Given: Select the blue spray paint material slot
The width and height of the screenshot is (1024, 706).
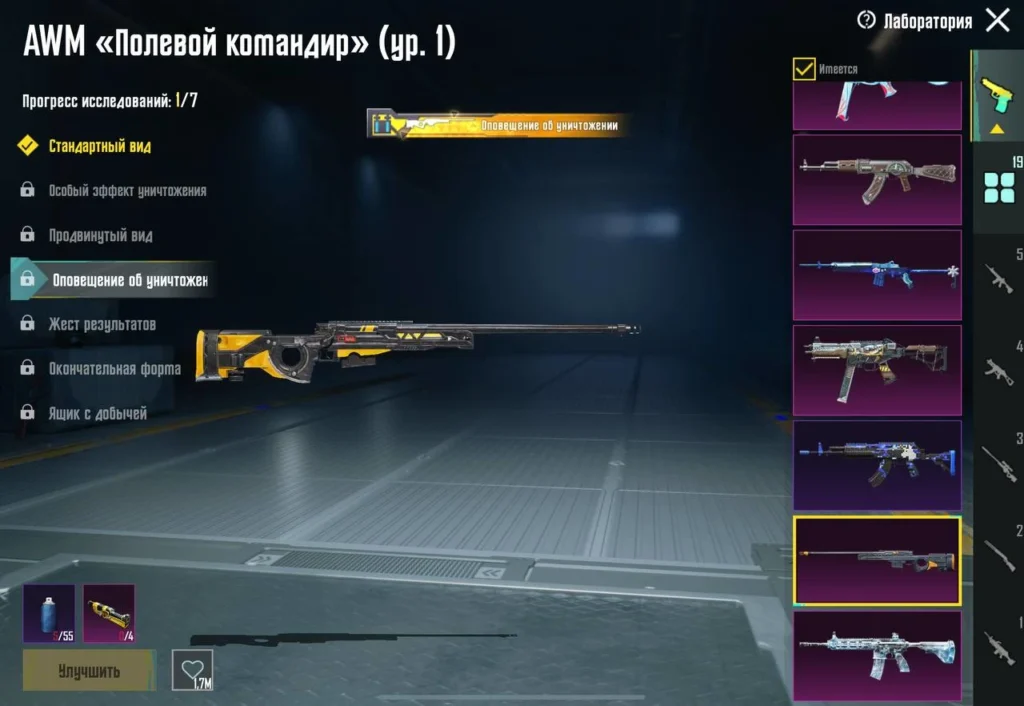Looking at the screenshot, I should [x=49, y=613].
